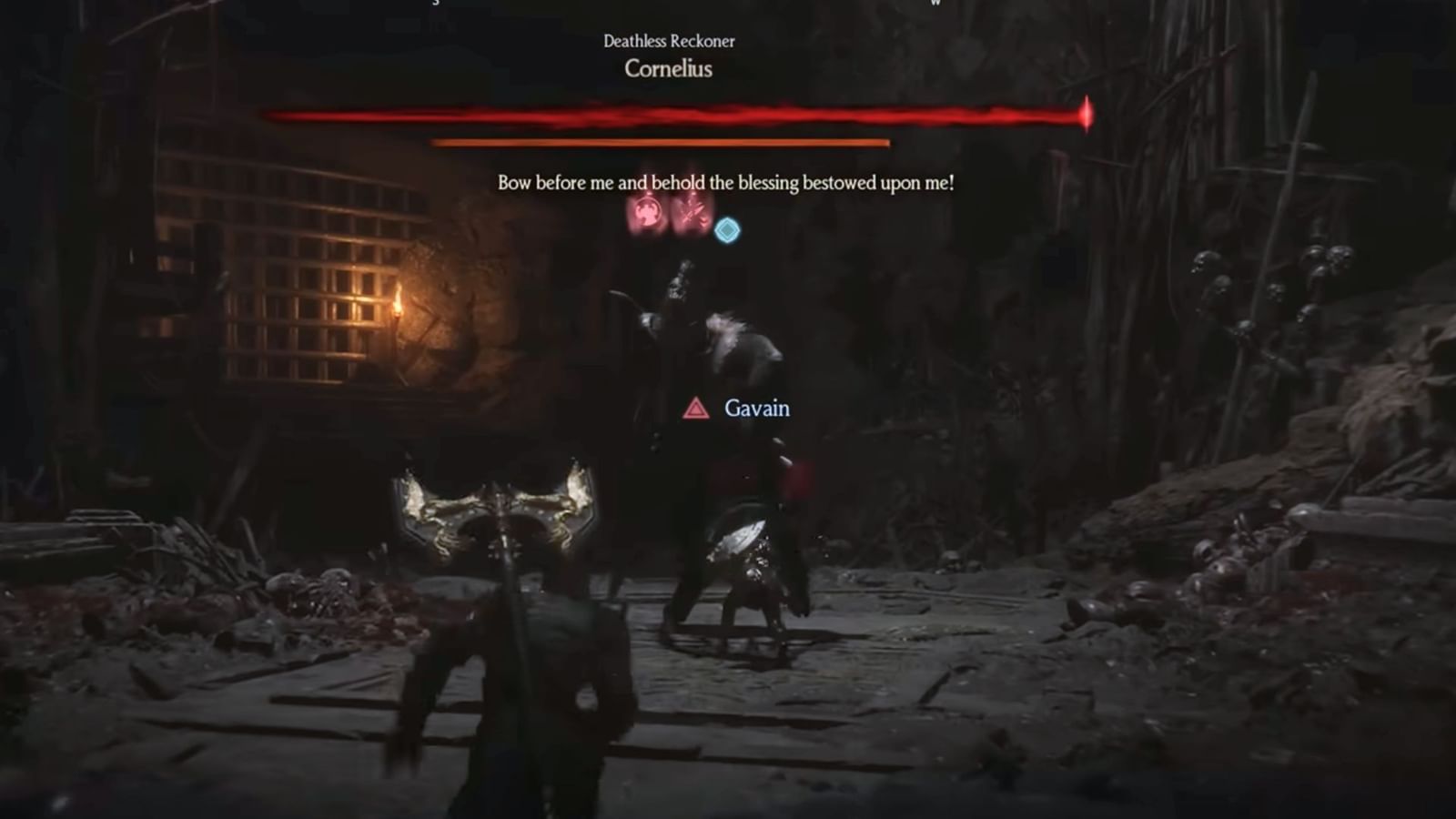1456x819 pixels.
Task: Collapse the boss health bar display
Action: [x=671, y=116]
